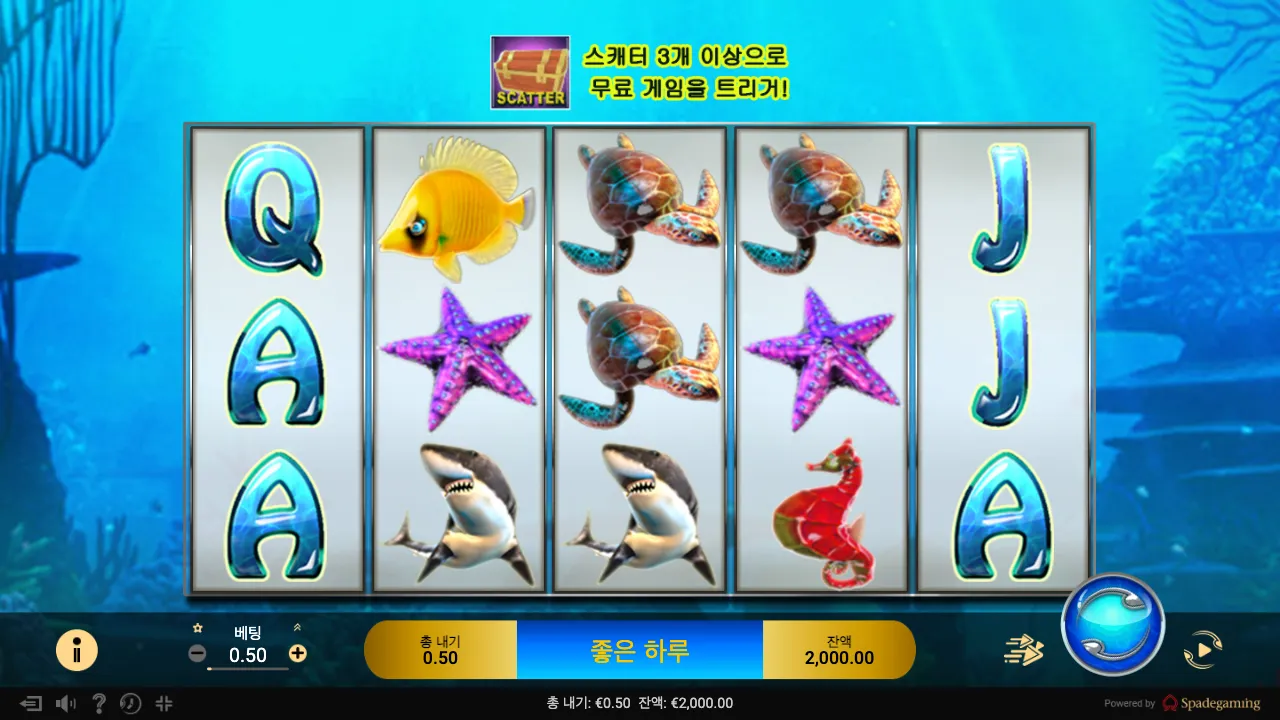Click the Spadegaming logo link

1211,703
